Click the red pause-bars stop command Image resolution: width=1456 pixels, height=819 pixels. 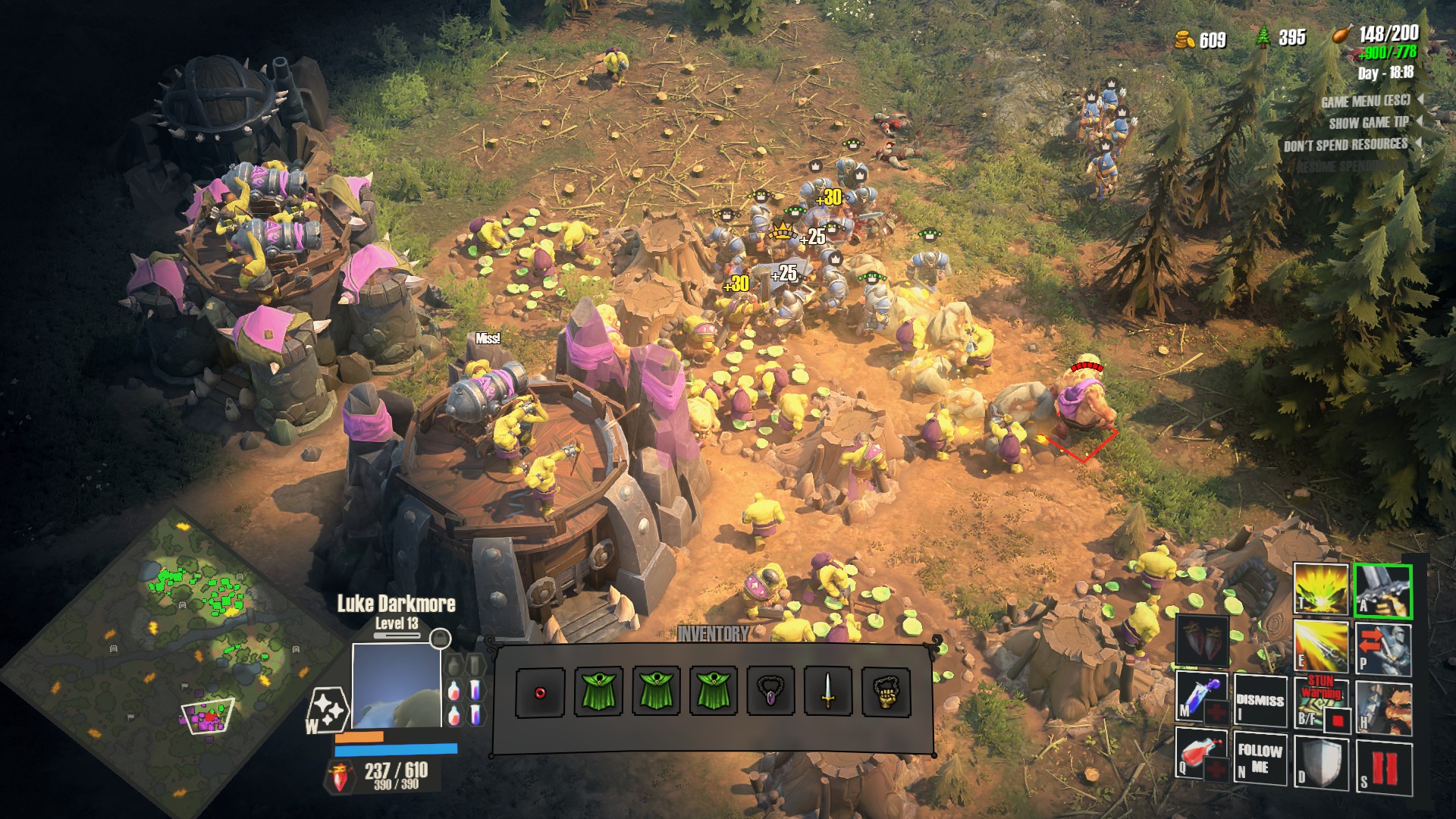click(1383, 767)
